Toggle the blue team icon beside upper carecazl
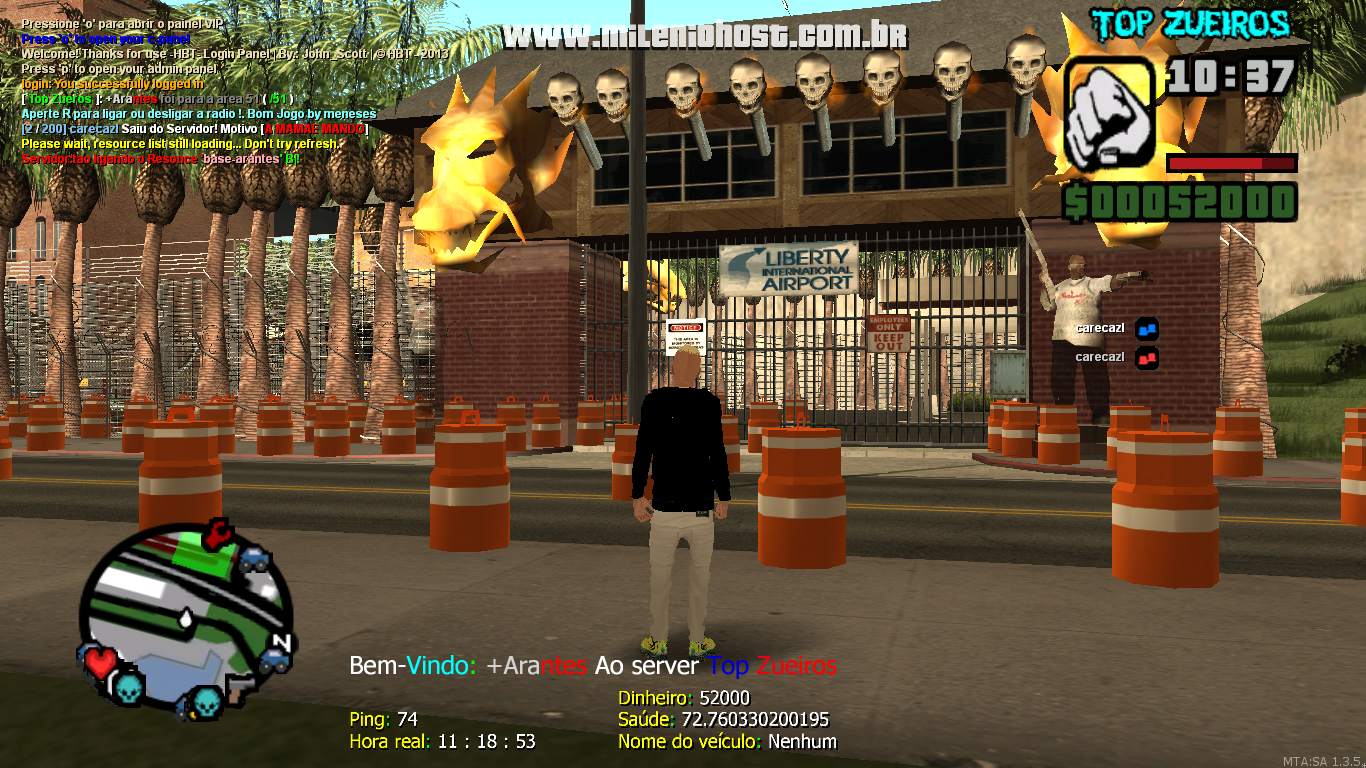This screenshot has width=1366, height=768. pyautogui.click(x=1146, y=328)
